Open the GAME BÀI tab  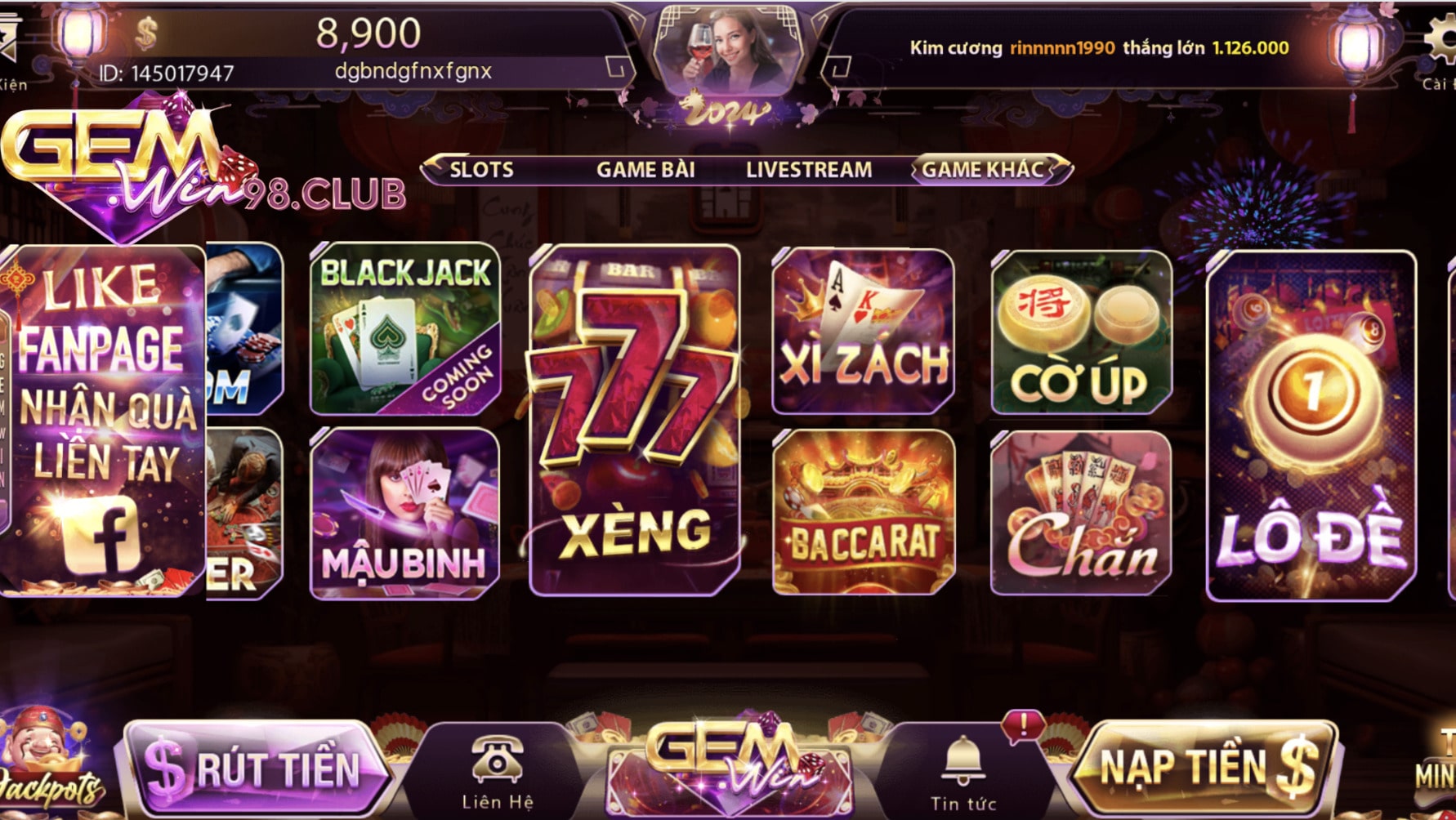[645, 170]
